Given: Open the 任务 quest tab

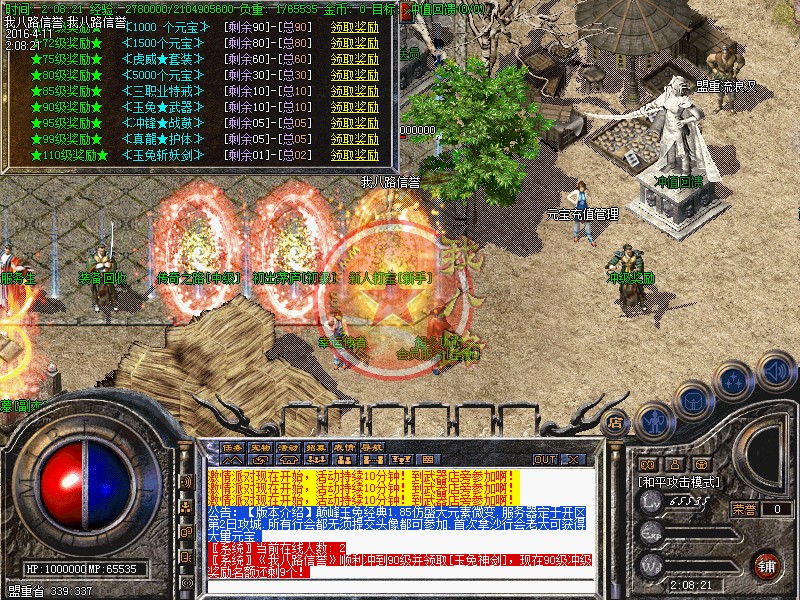Looking at the screenshot, I should pyautogui.click(x=233, y=447).
